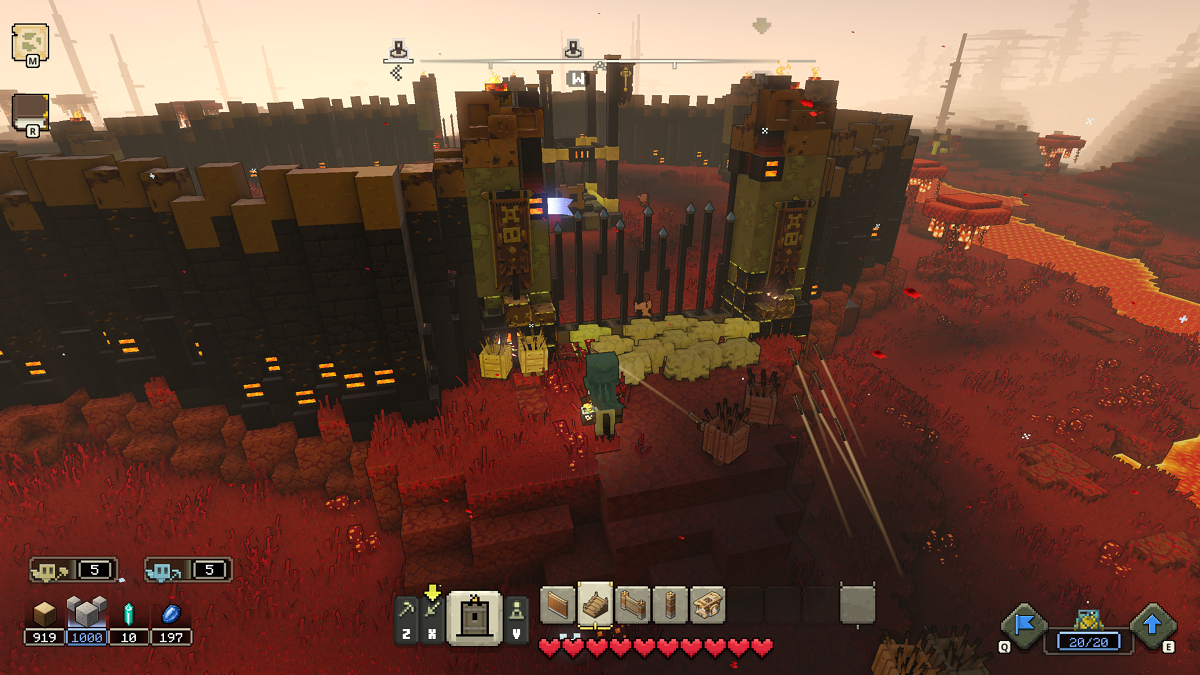Switch to the sword and arrow tool
Screen dimensions: 1200x675
click(x=432, y=612)
